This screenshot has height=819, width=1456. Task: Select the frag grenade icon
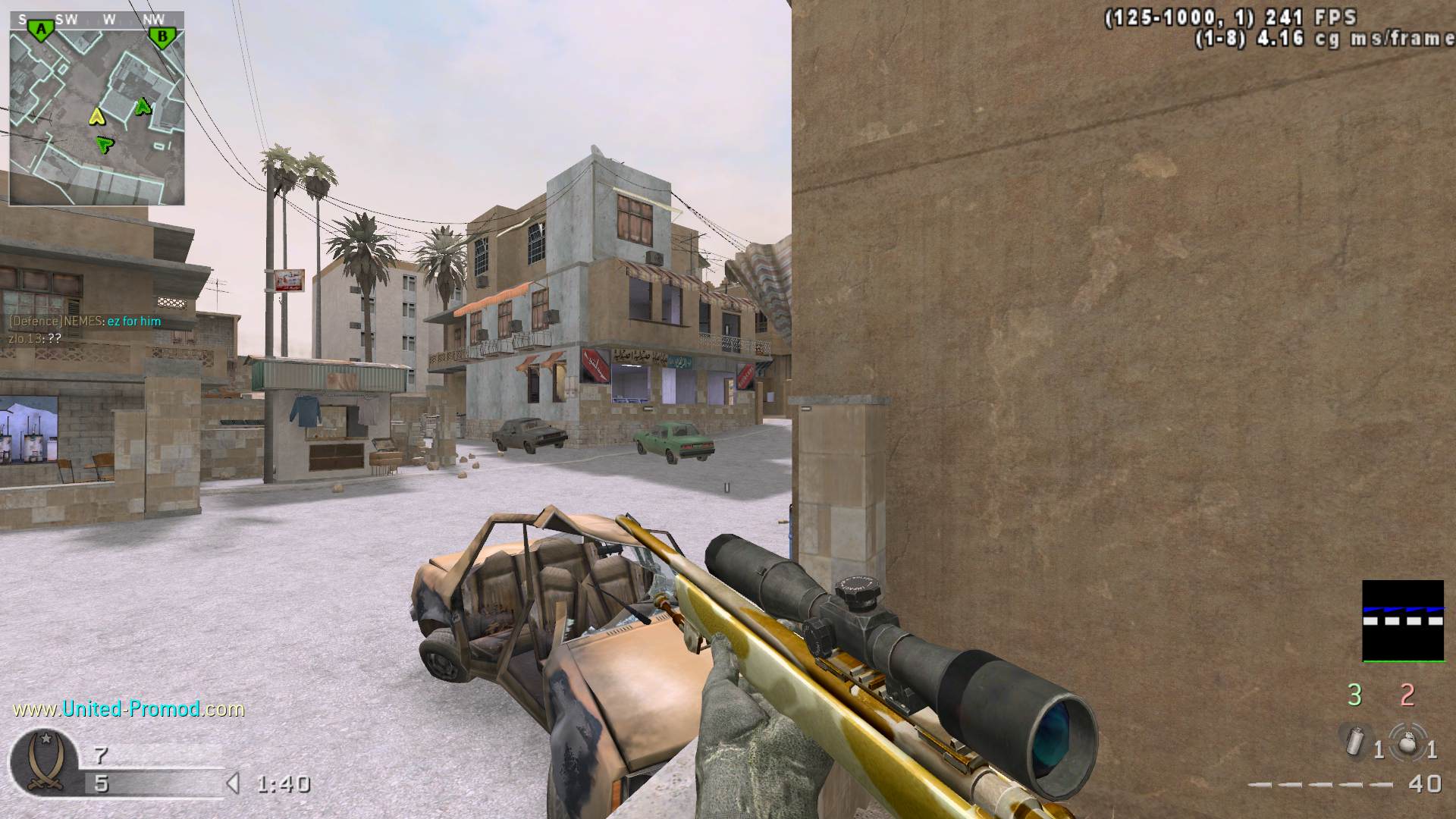pyautogui.click(x=1407, y=742)
